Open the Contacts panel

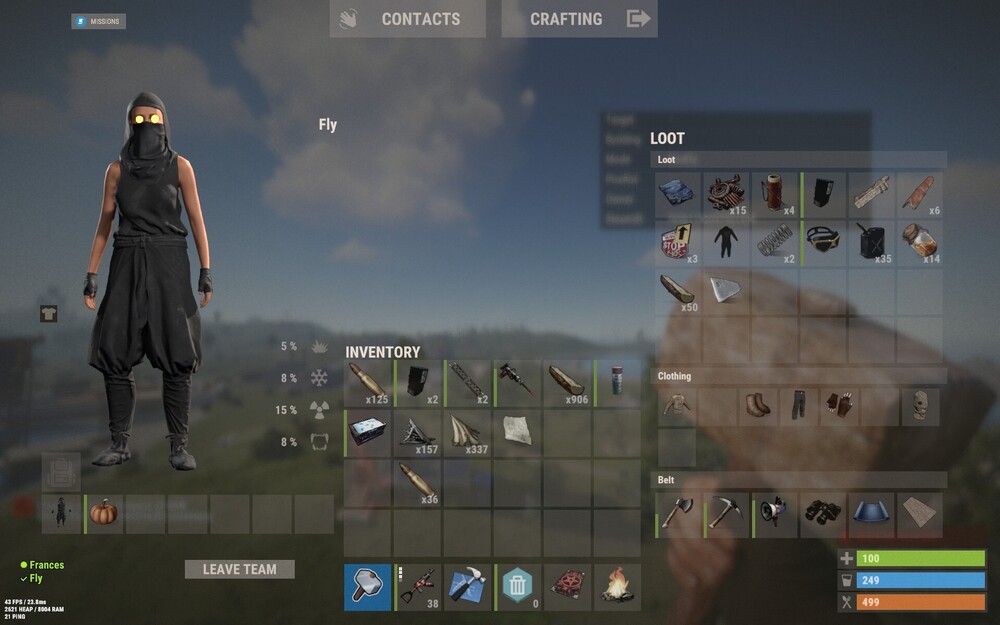pos(407,19)
